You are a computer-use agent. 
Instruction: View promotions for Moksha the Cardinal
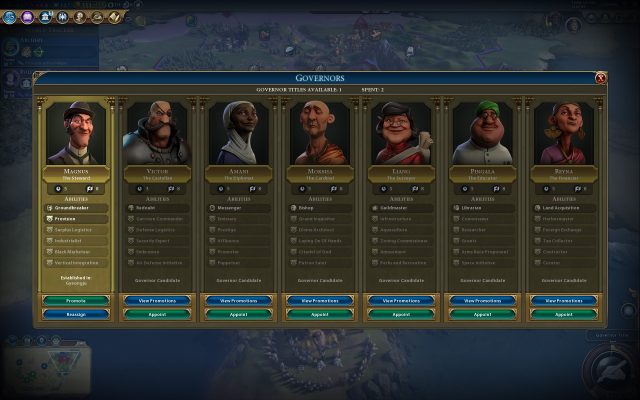[x=320, y=300]
